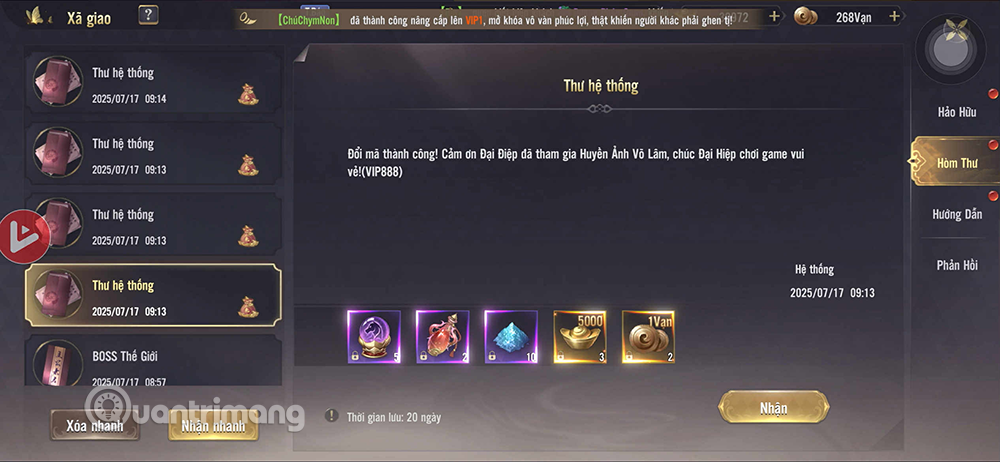View the 1Vạn coin reward

pos(649,337)
